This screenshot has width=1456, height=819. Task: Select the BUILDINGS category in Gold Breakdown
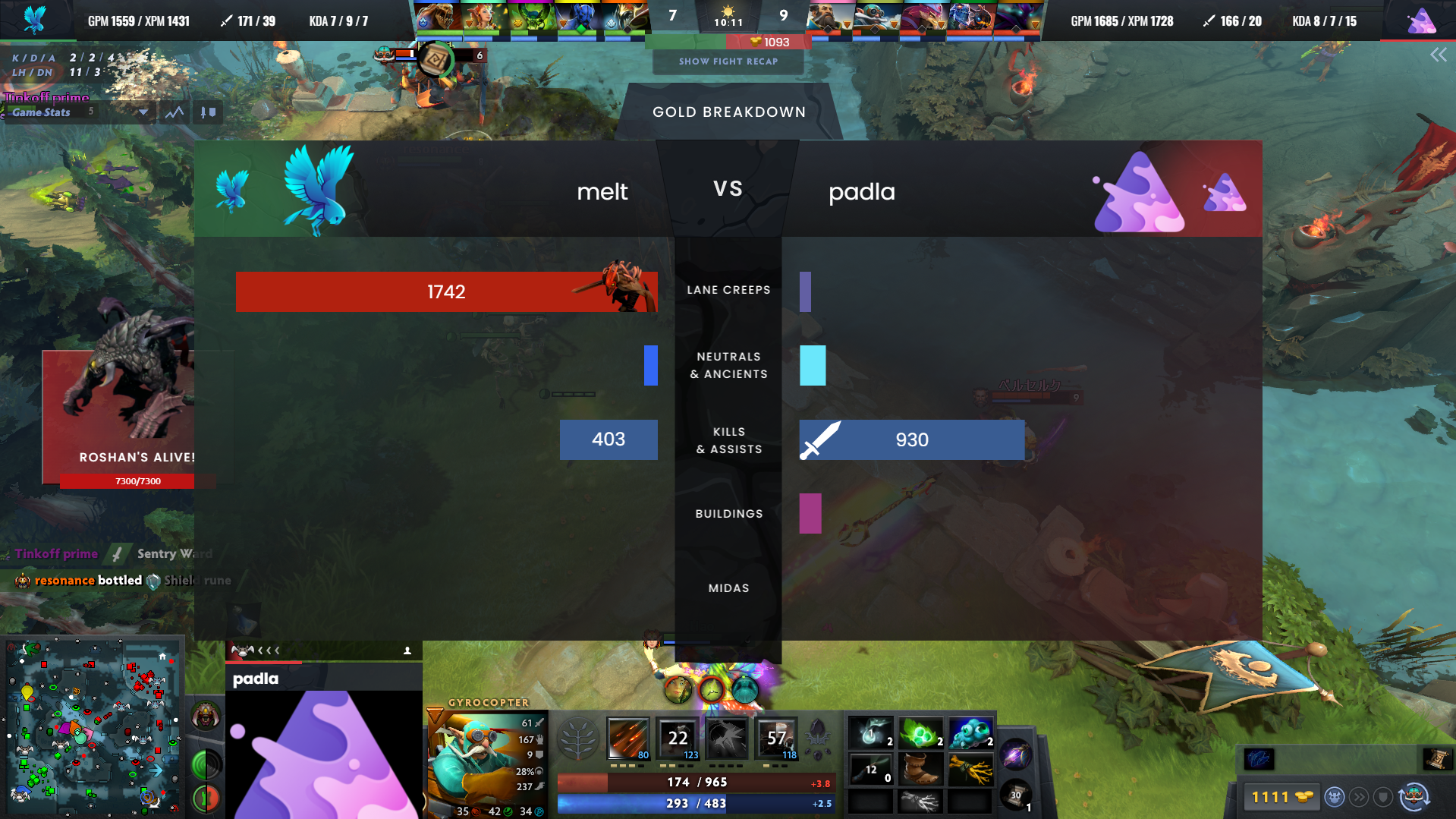pos(728,513)
